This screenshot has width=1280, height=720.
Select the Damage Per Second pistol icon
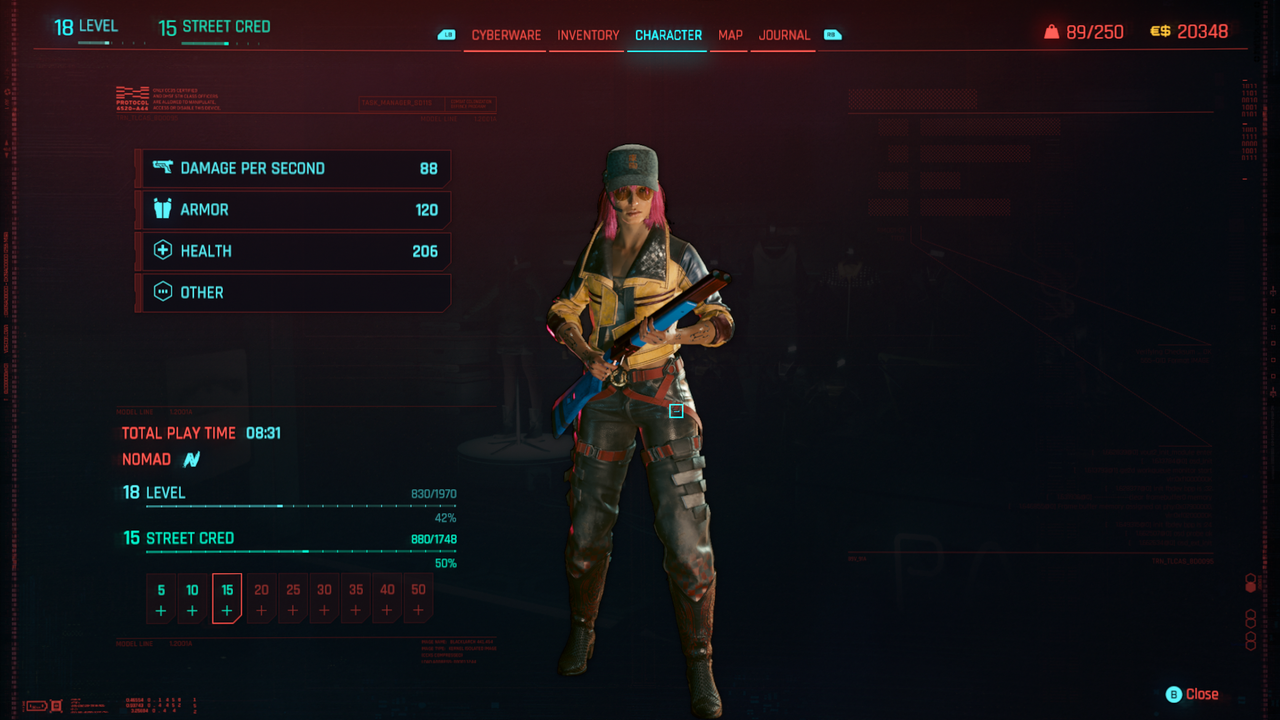click(162, 168)
